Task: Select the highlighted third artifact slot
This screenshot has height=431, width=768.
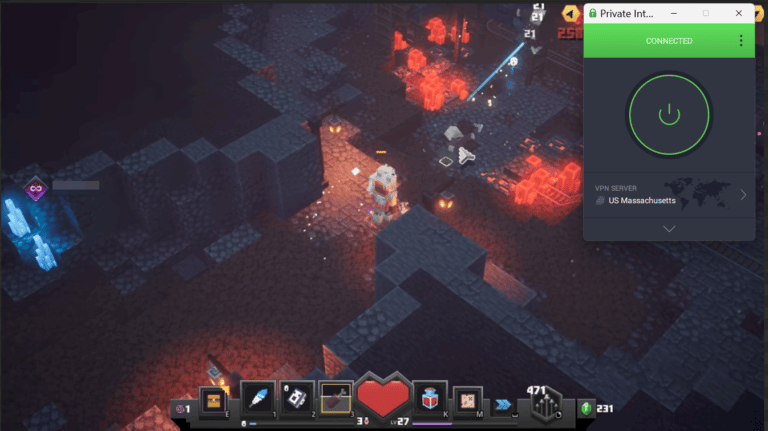Action: [x=336, y=398]
